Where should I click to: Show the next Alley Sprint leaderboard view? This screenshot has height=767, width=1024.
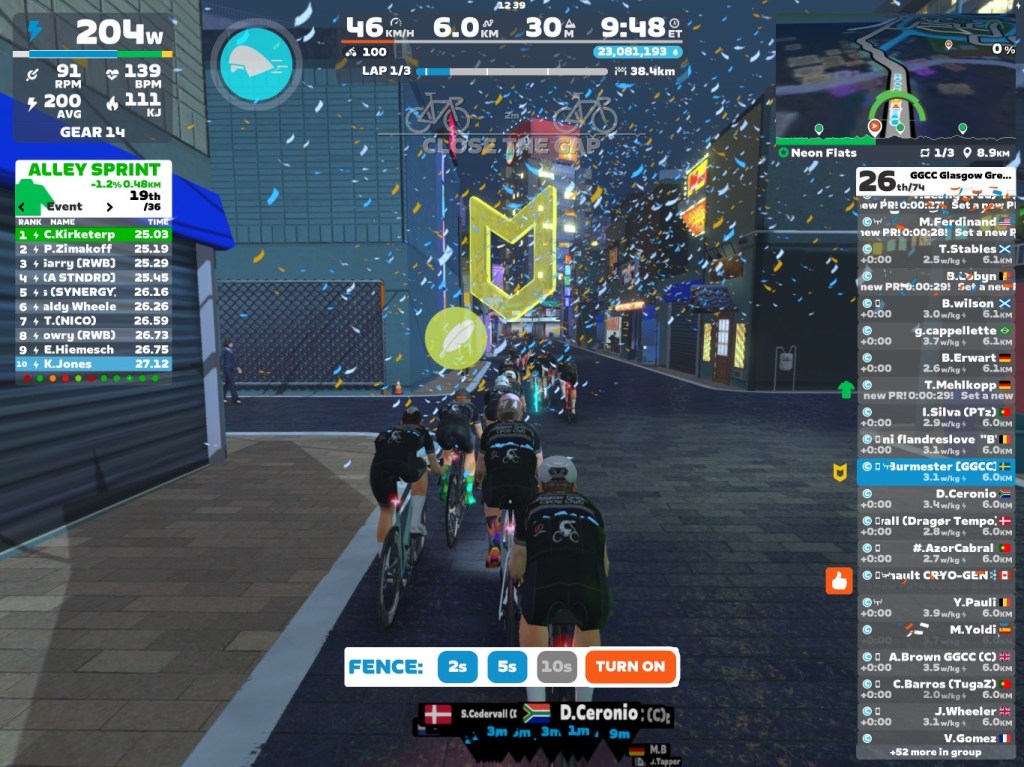[x=110, y=207]
